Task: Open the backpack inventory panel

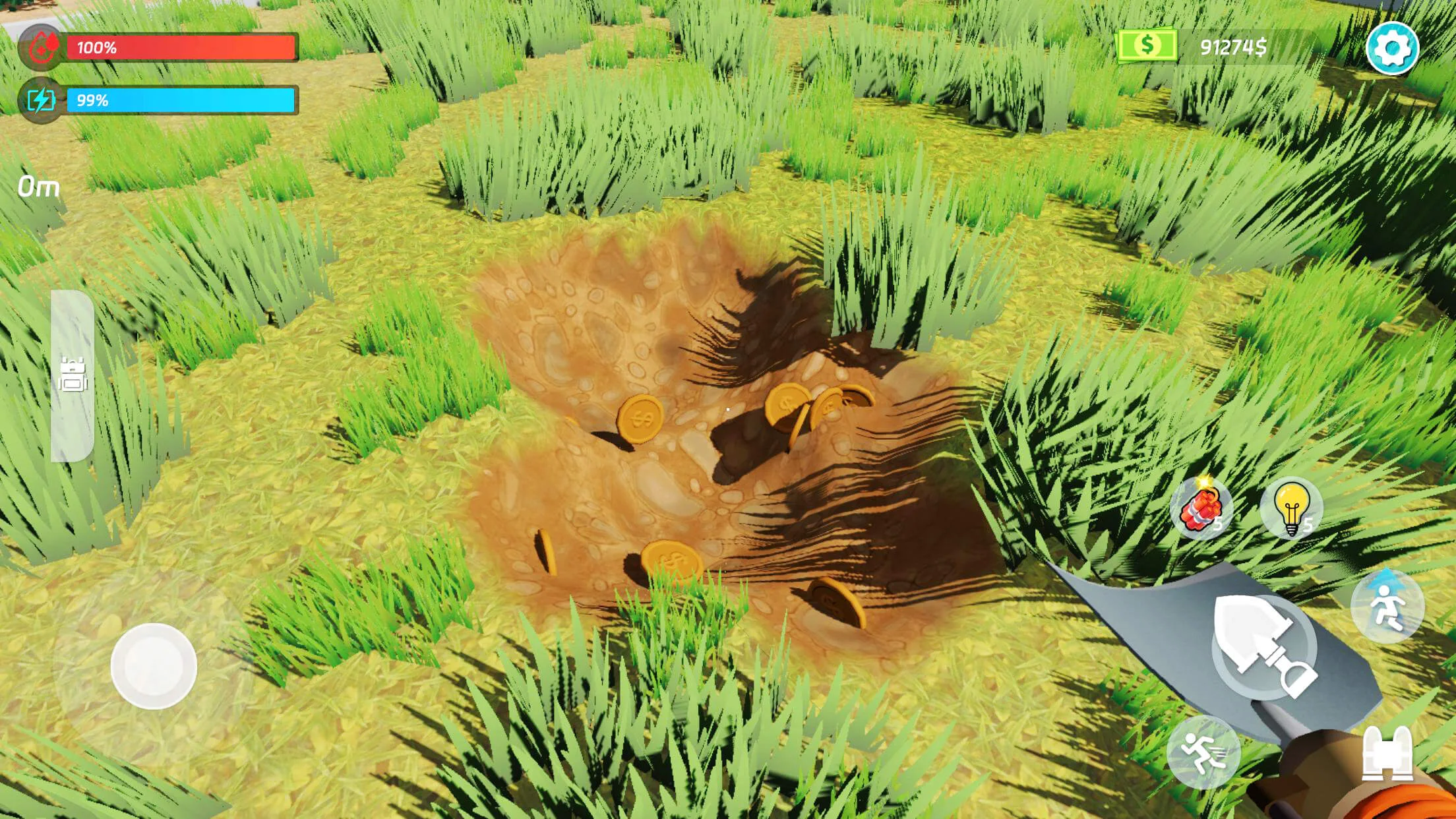Action: [73, 375]
